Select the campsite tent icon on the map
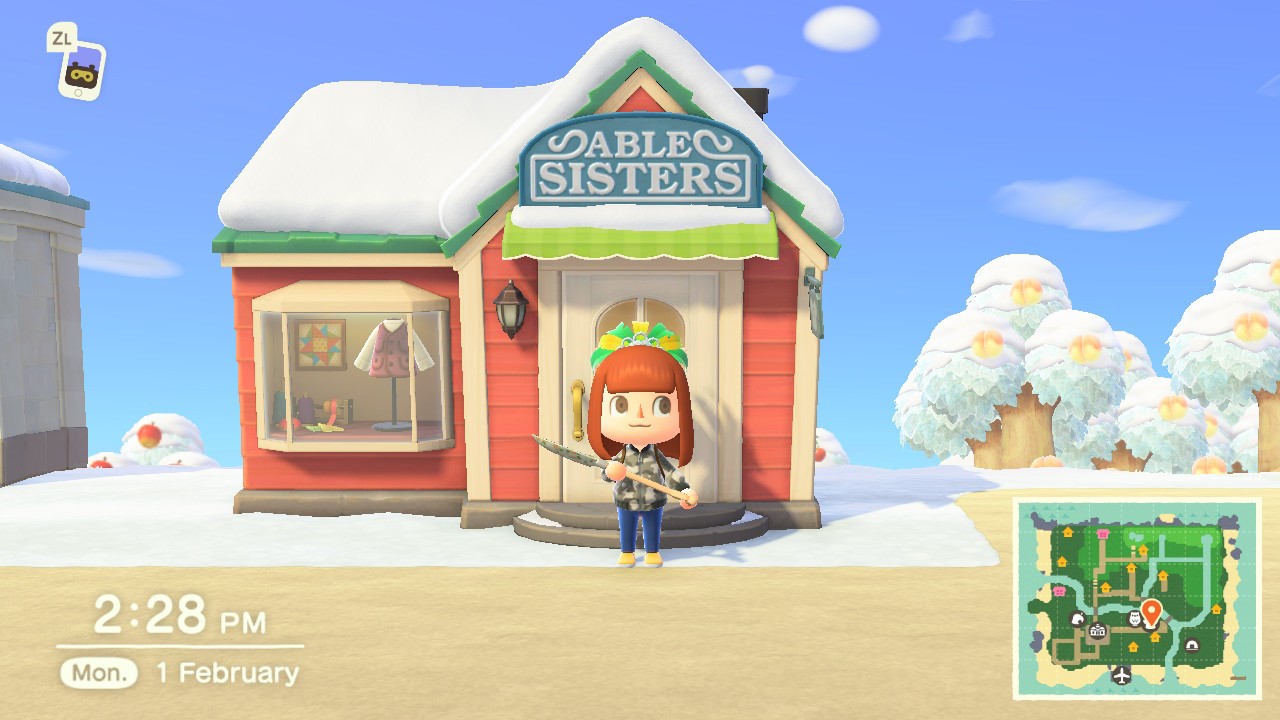 pyautogui.click(x=1192, y=644)
